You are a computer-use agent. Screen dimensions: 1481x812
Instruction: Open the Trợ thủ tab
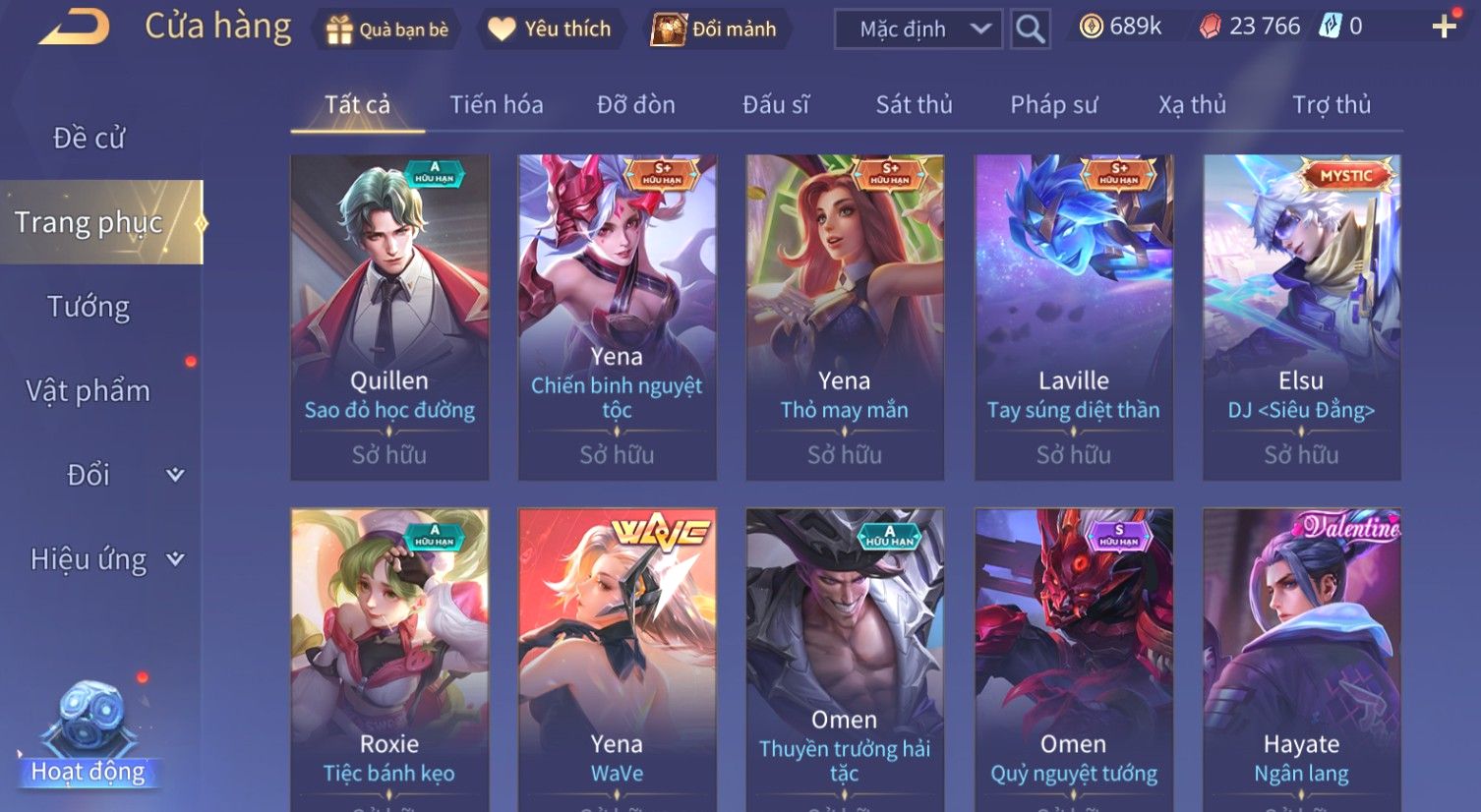coord(1331,105)
